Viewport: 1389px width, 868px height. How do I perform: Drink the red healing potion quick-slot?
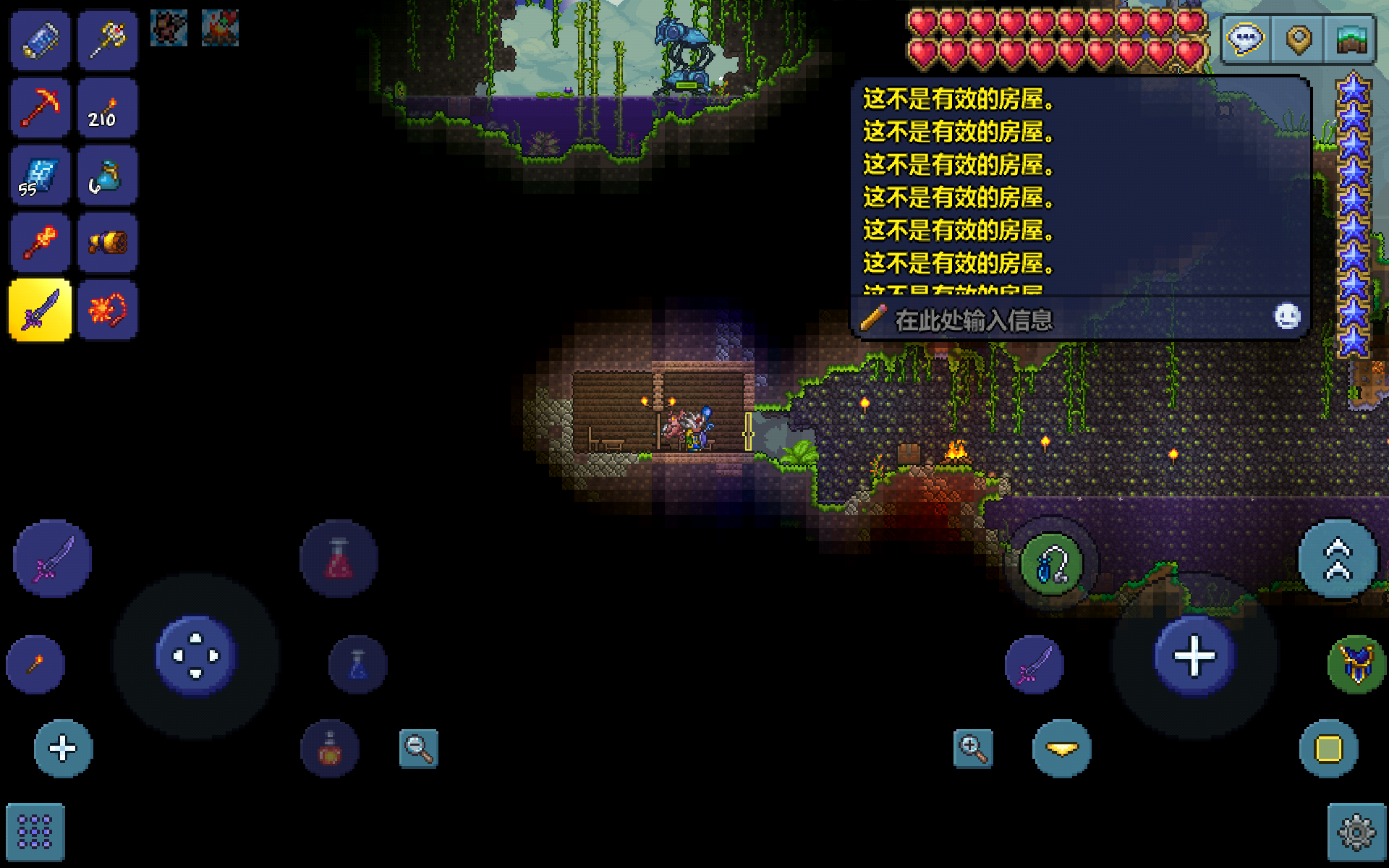(x=339, y=559)
